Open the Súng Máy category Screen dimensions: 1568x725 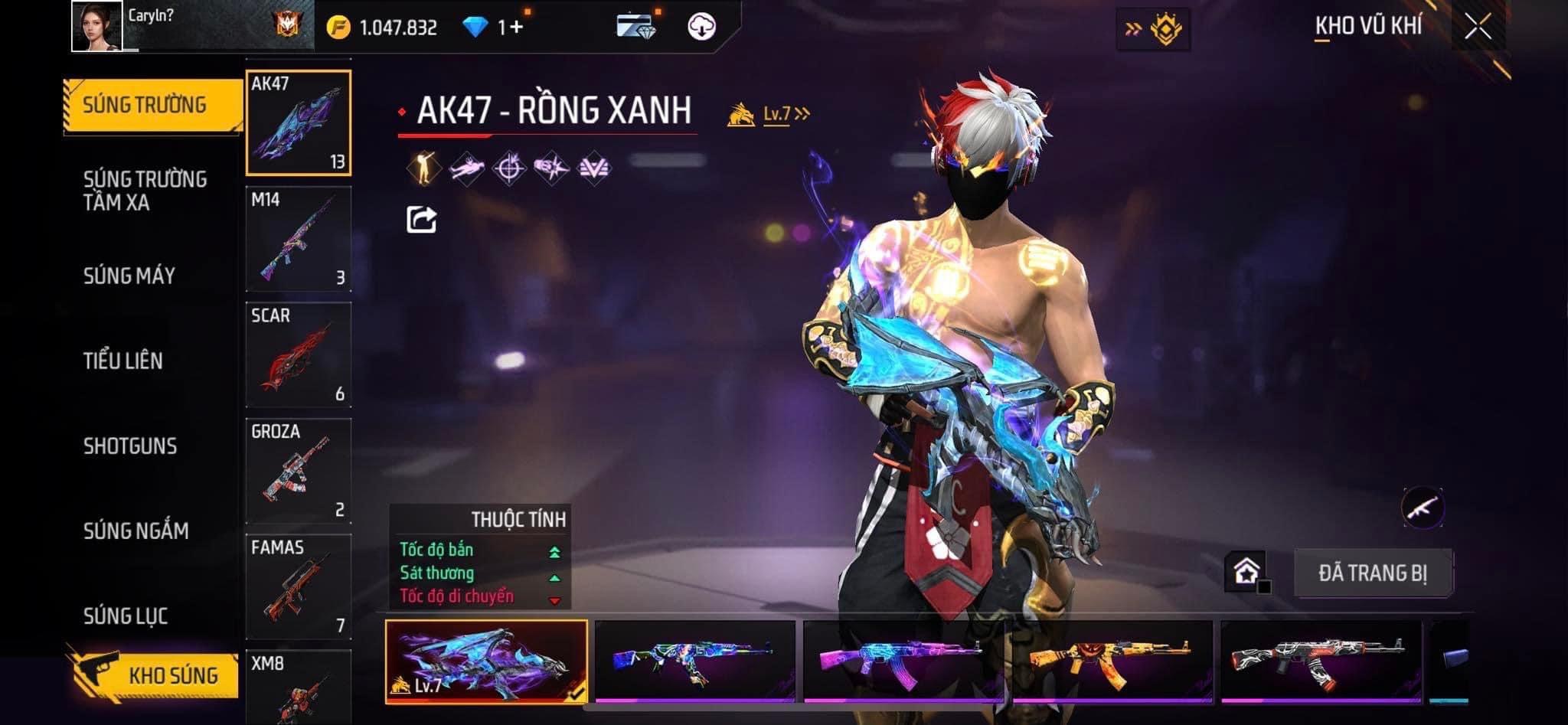coord(129,276)
